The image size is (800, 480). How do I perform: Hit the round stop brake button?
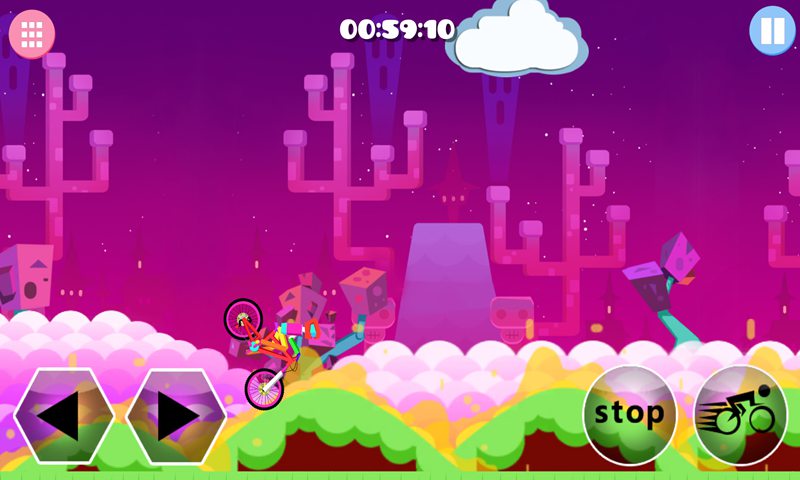tap(630, 414)
